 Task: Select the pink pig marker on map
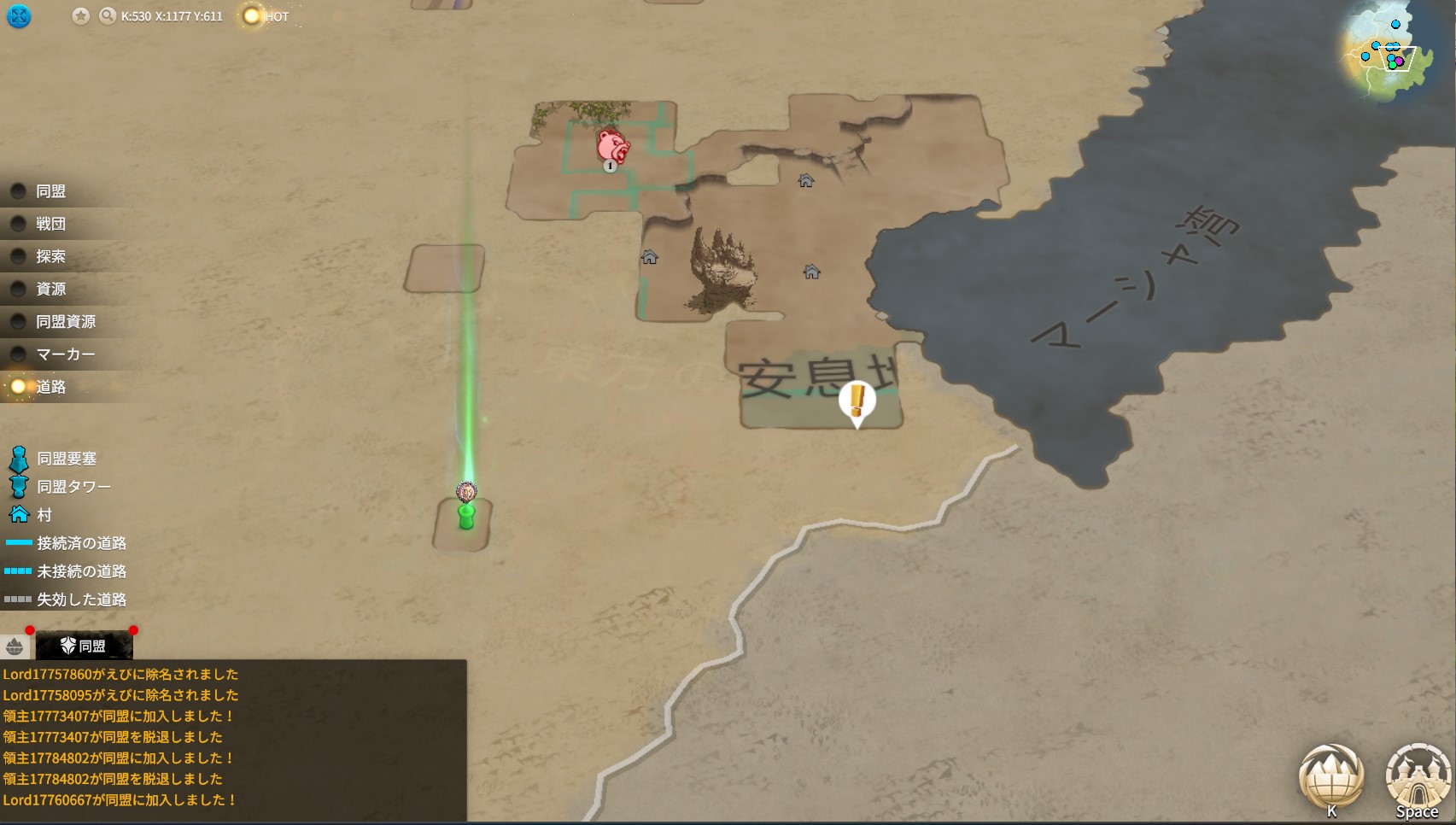tap(612, 145)
